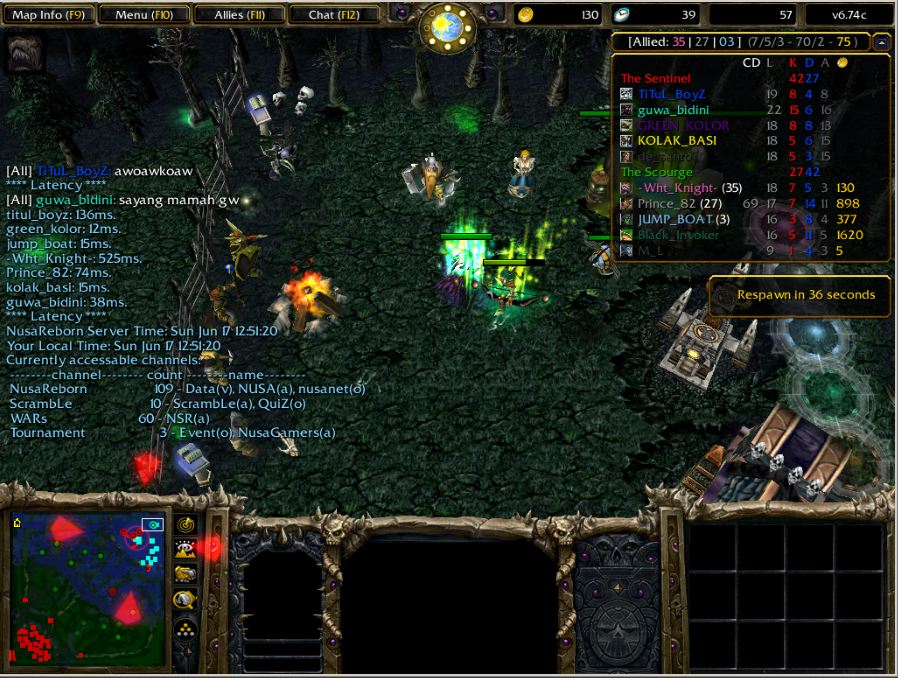Collapse the scoreboard with the arrow button
Viewport: 898px width, 678px height.
click(881, 42)
